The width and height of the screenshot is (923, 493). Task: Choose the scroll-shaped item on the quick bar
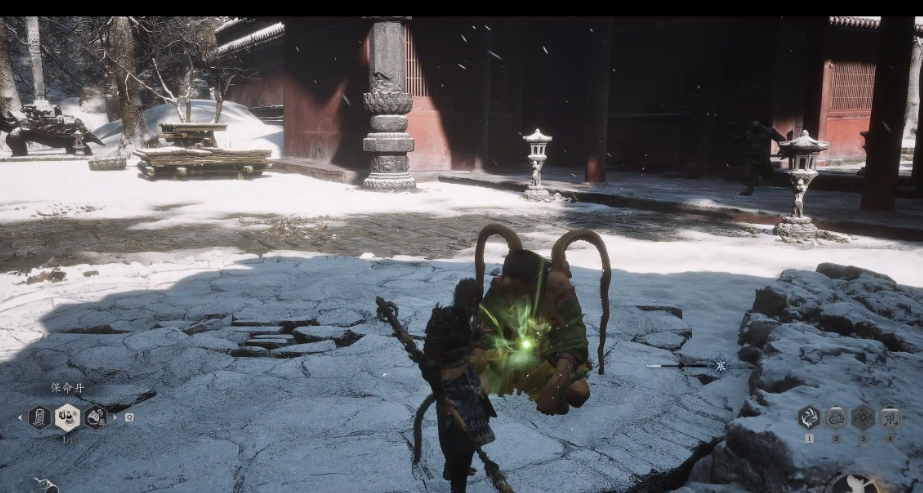(40, 417)
